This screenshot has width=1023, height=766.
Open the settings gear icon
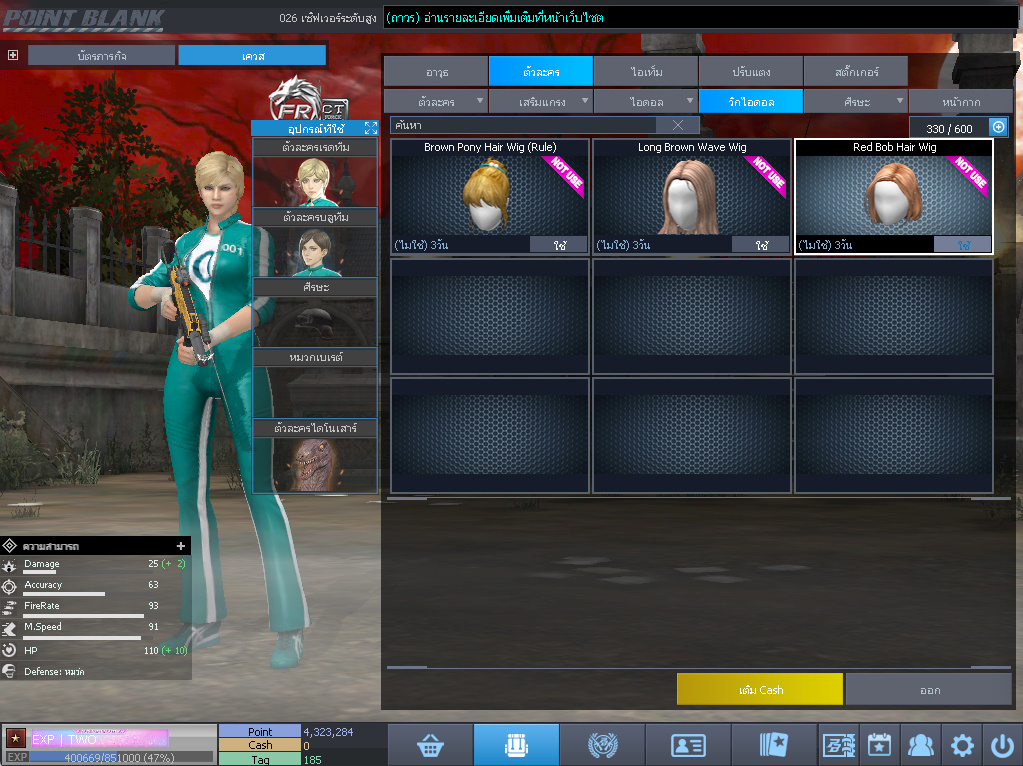click(962, 745)
